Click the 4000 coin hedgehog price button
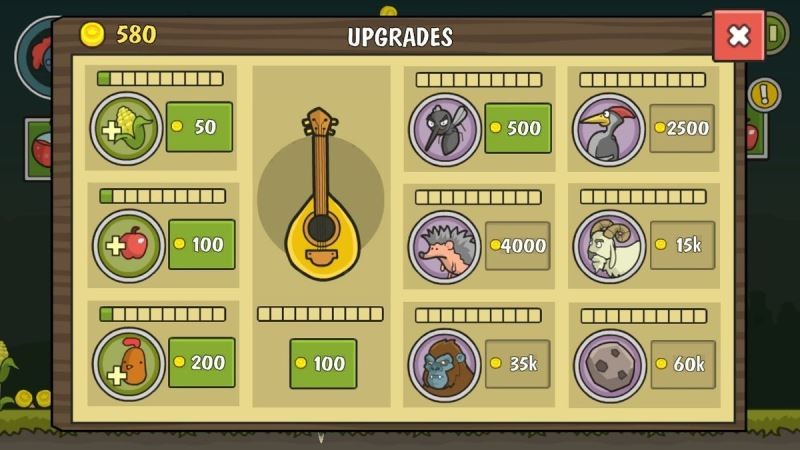Image resolution: width=800 pixels, height=450 pixels. 518,245
